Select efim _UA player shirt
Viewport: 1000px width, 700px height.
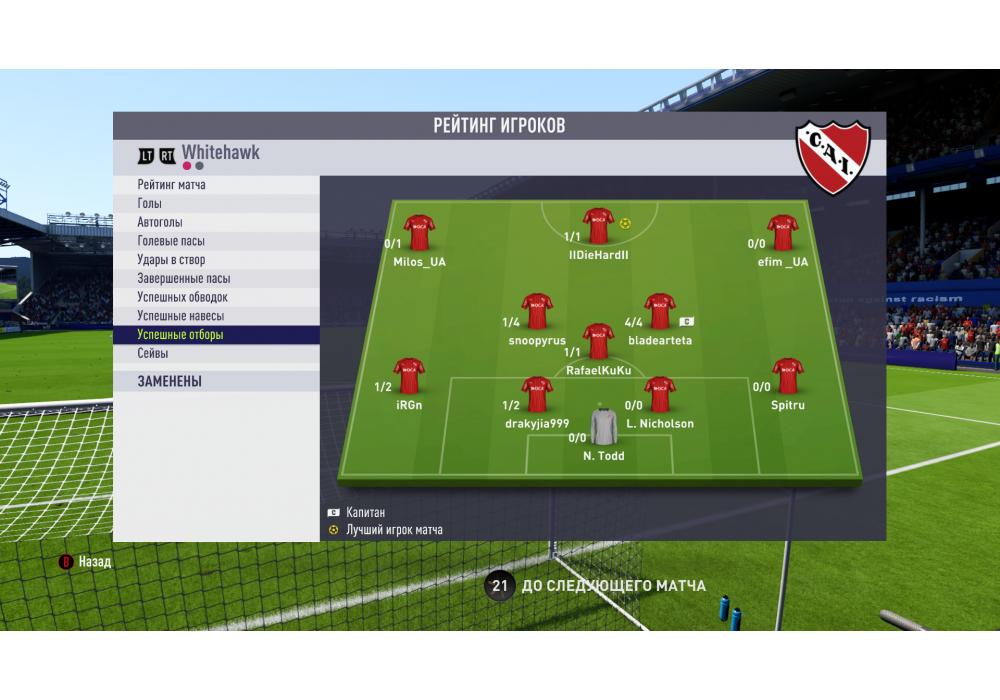click(x=782, y=232)
